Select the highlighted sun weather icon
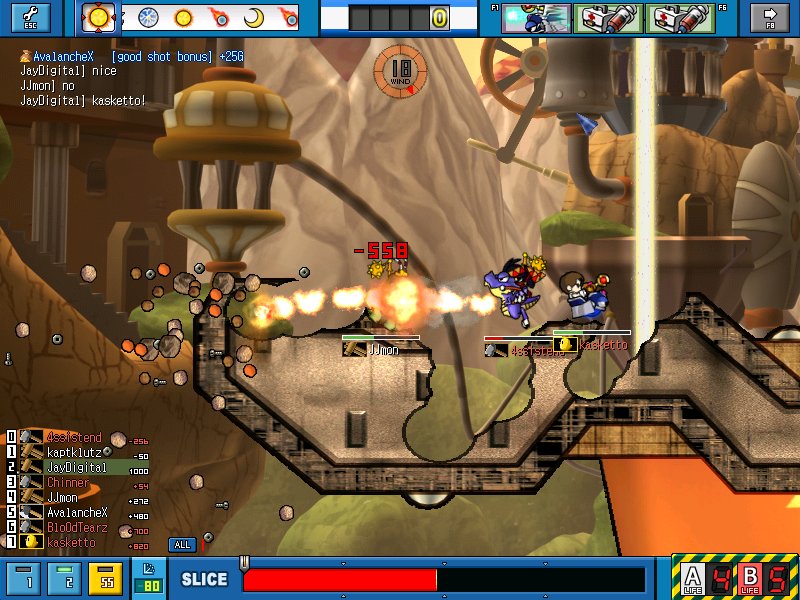Viewport: 800px width, 600px height. pyautogui.click(x=100, y=17)
